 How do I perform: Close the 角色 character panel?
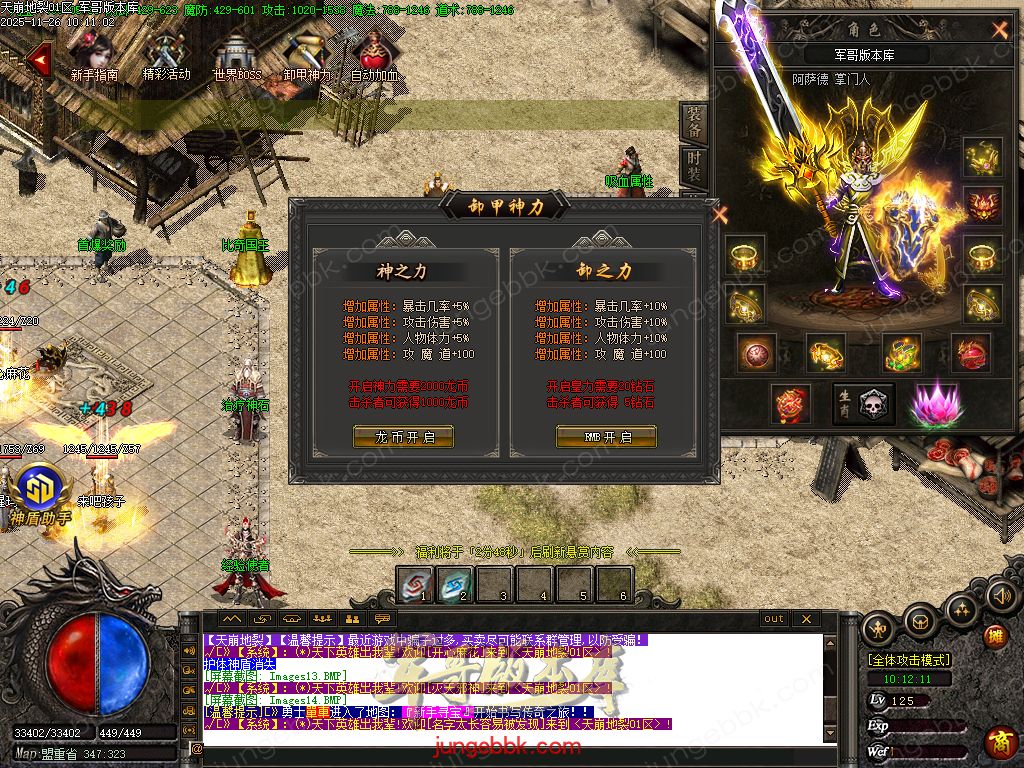999,30
